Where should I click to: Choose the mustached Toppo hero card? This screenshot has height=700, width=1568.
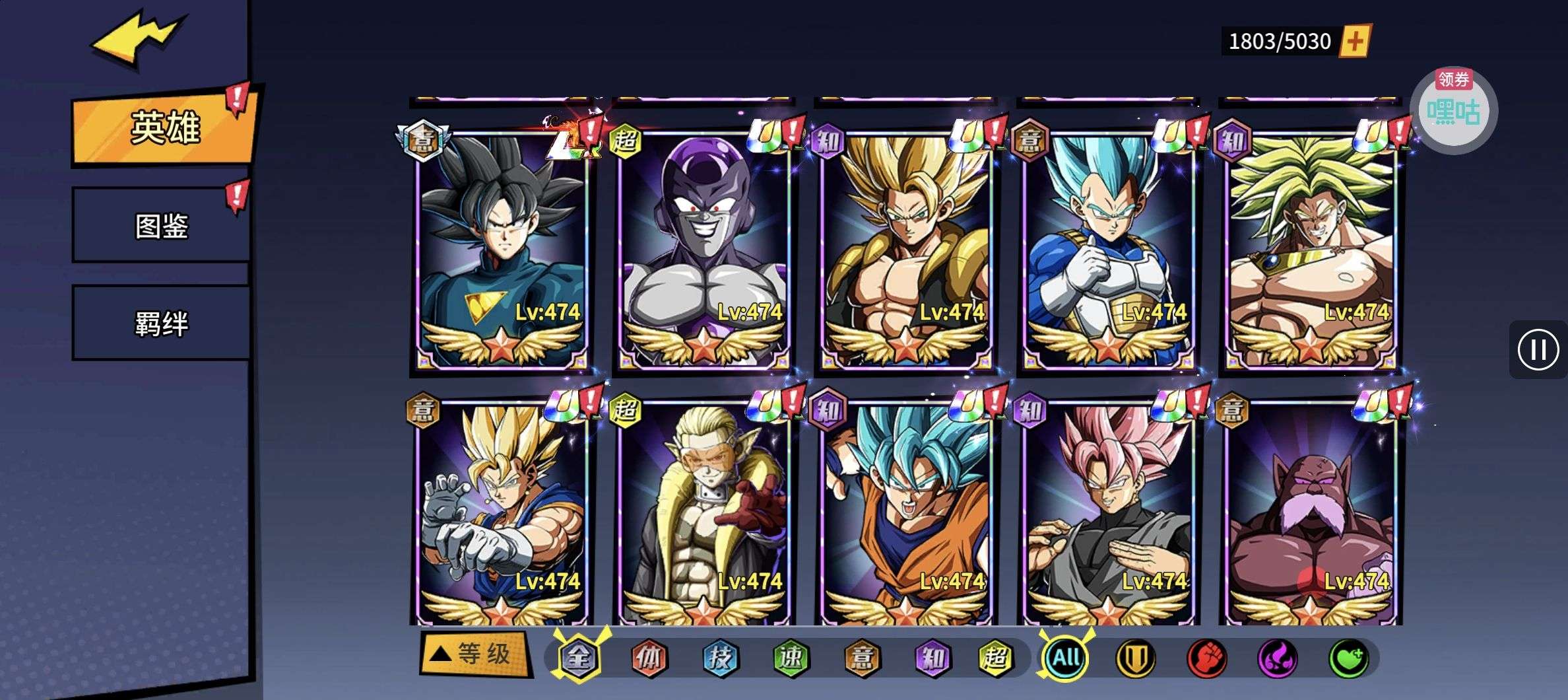tap(1311, 515)
